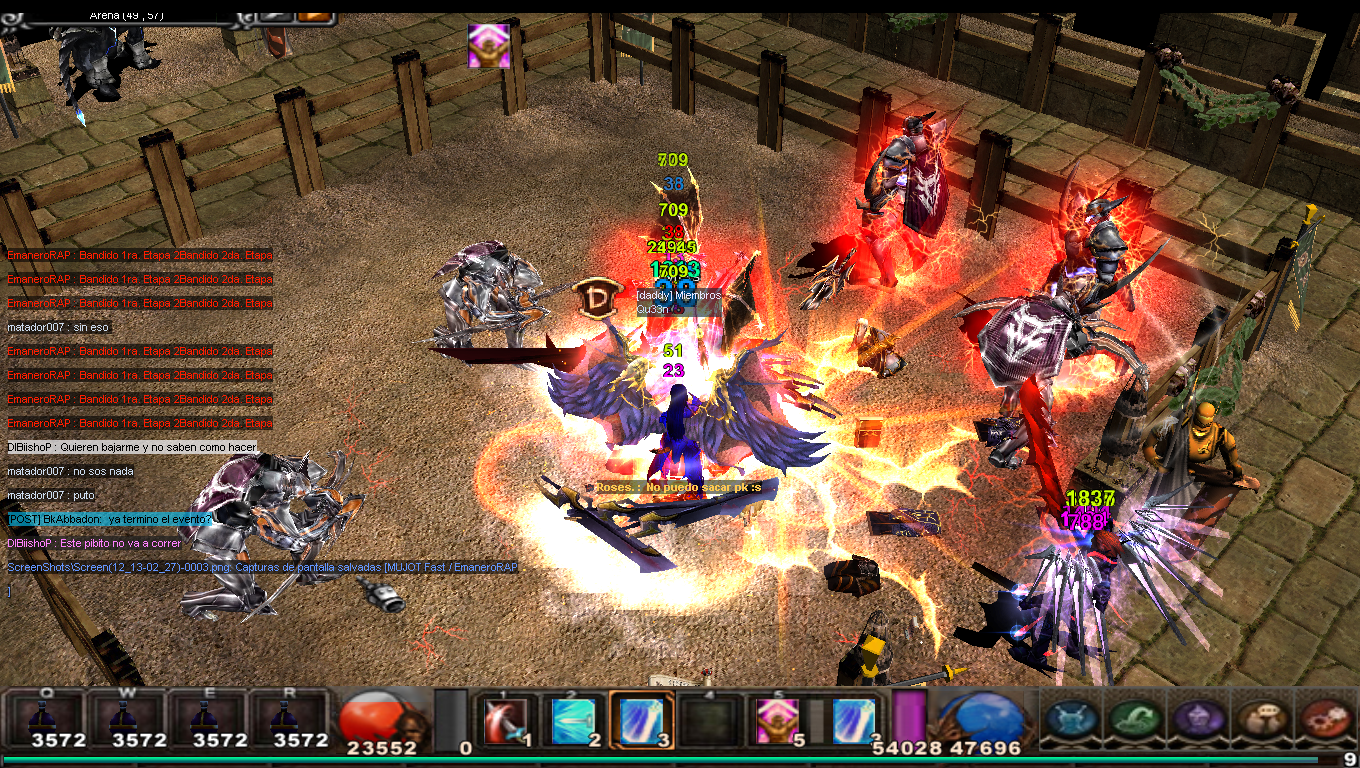Use the potion in slot R

pyautogui.click(x=289, y=718)
